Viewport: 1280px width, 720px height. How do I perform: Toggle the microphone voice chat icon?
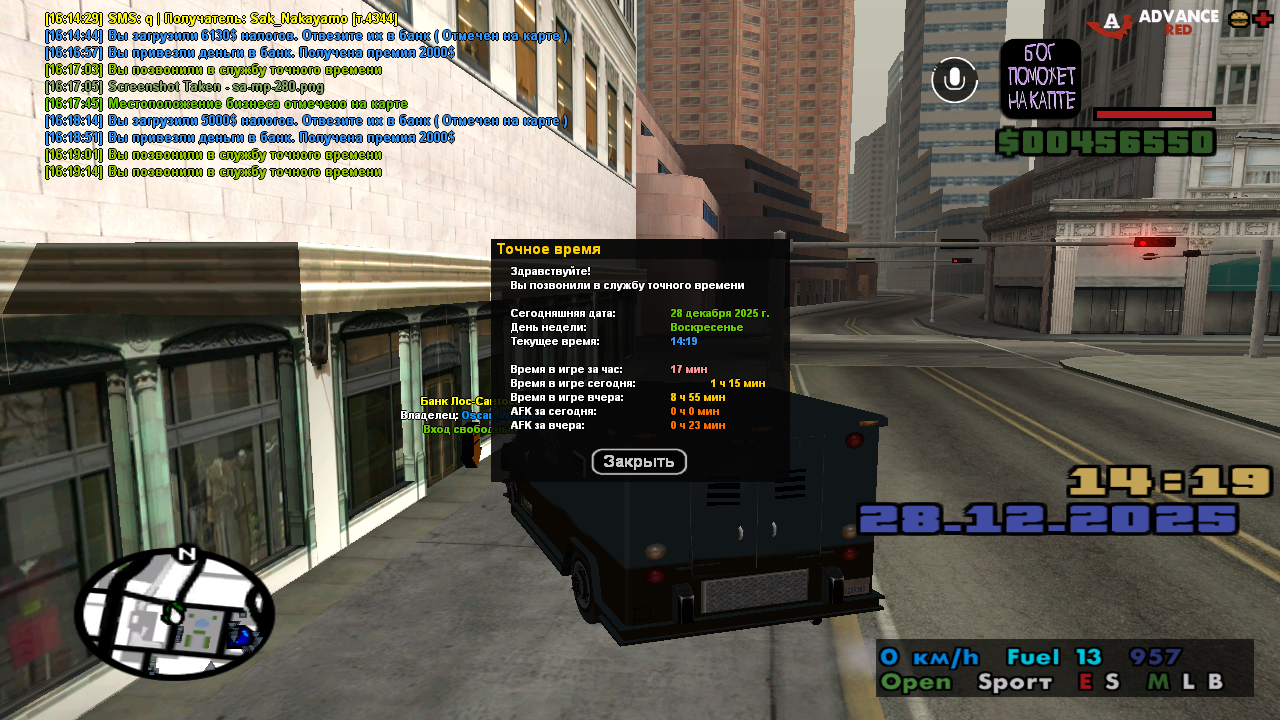point(955,80)
